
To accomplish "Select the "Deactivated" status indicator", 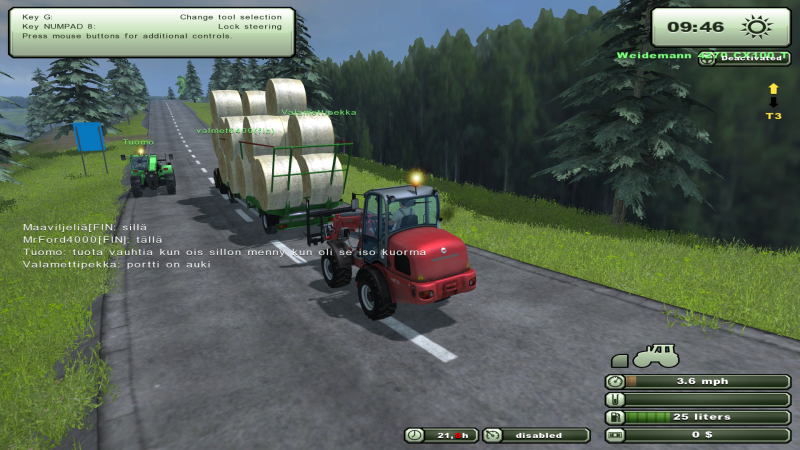I will point(753,58).
